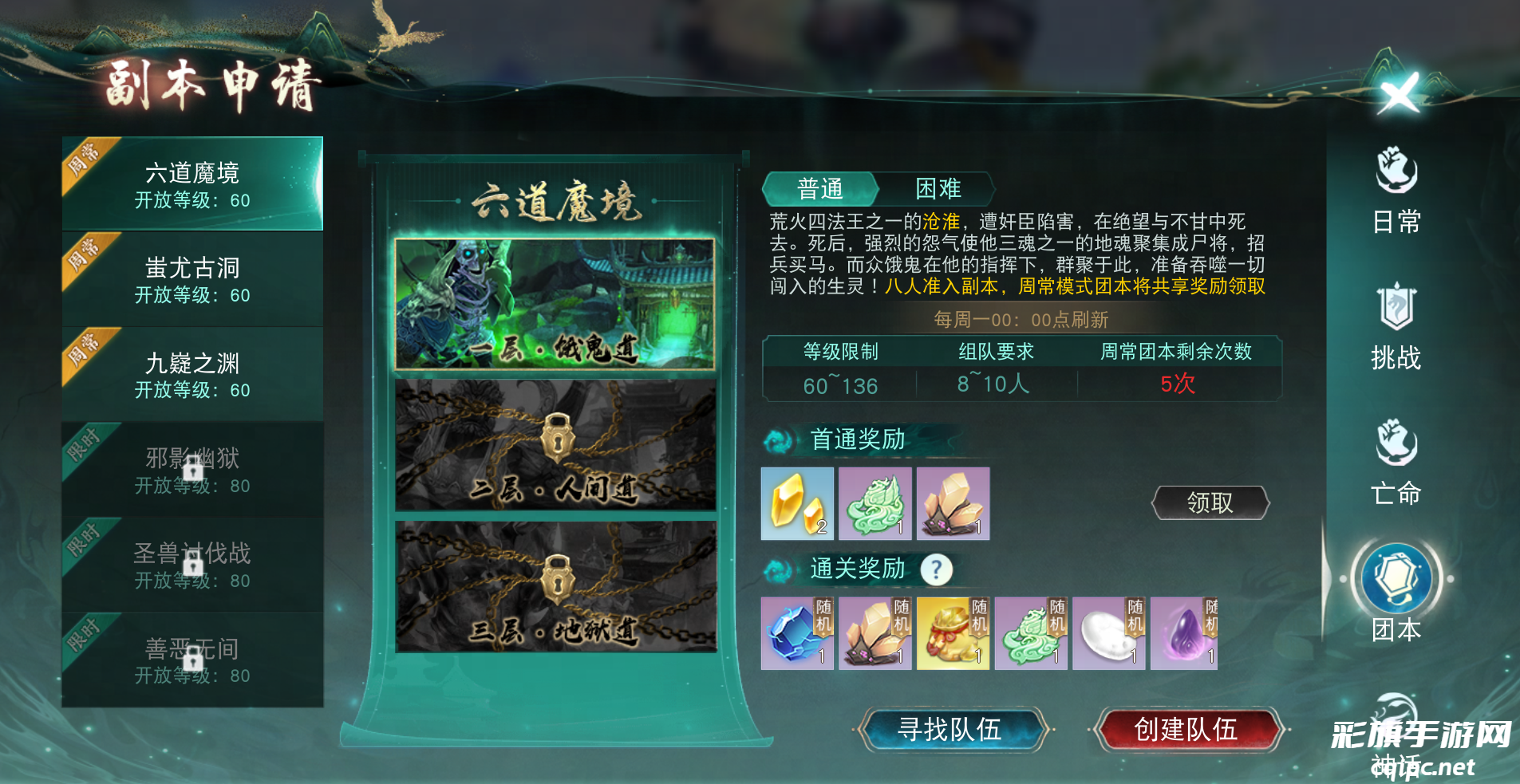Viewport: 1520px width, 784px height.
Task: Click the first yellow crystal reward icon
Action: point(796,502)
